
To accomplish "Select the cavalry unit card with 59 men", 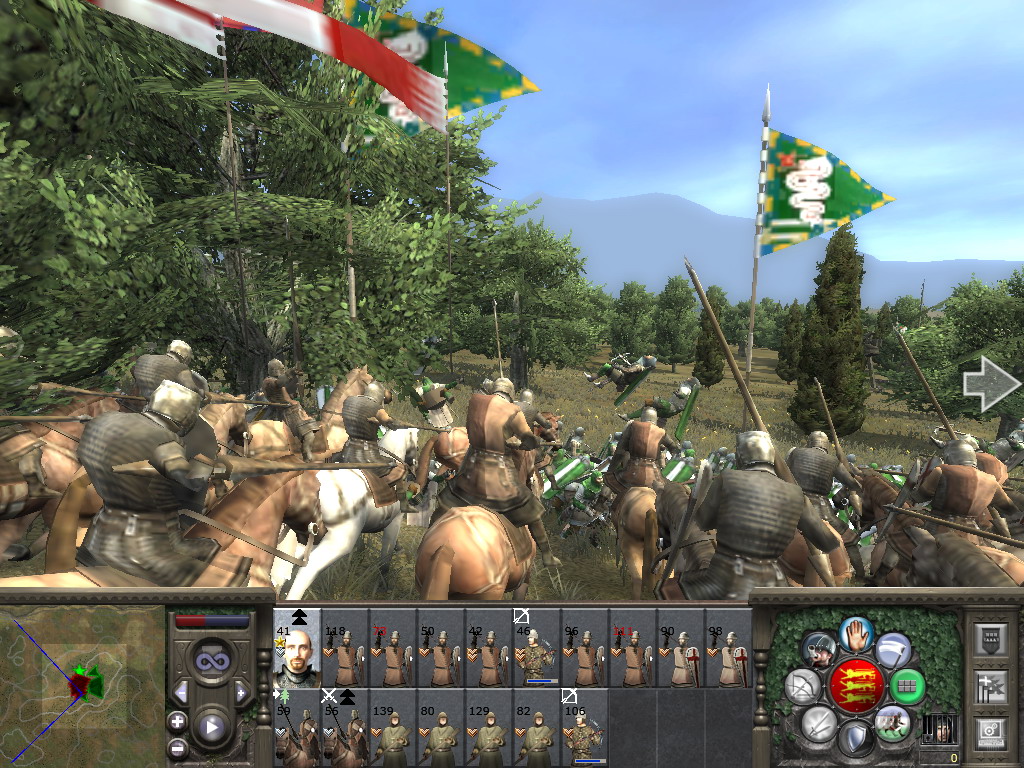I will (297, 727).
